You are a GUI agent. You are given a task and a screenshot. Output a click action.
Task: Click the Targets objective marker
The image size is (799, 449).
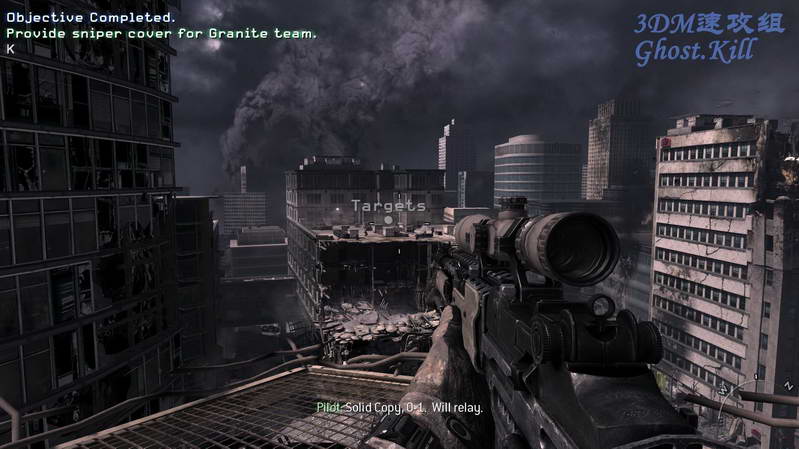388,206
